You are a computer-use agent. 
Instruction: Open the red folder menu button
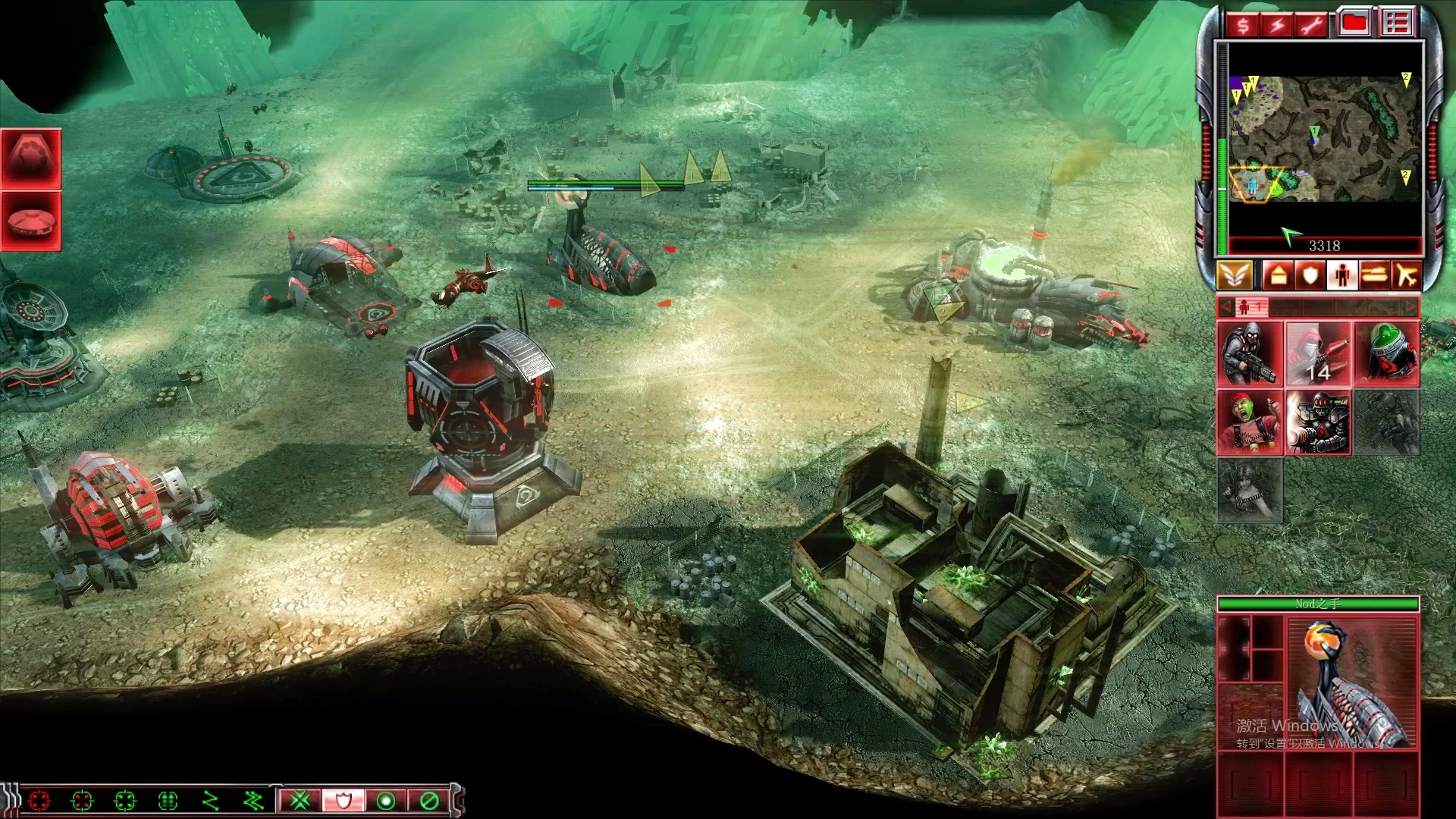(1354, 24)
